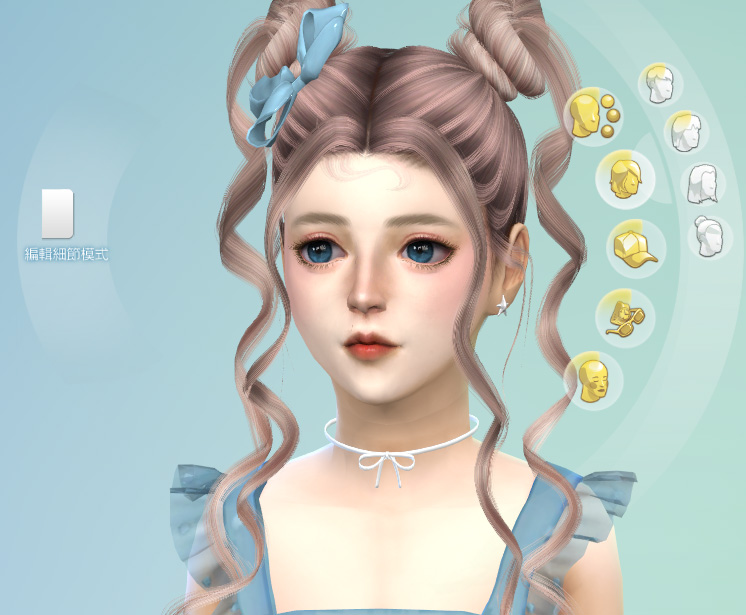
Task: Filter hairstyles by short hair
Action: [658, 84]
